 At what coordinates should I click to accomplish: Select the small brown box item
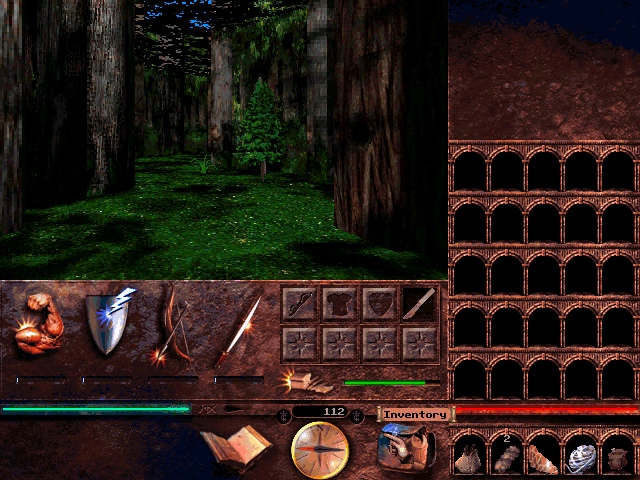click(x=619, y=458)
